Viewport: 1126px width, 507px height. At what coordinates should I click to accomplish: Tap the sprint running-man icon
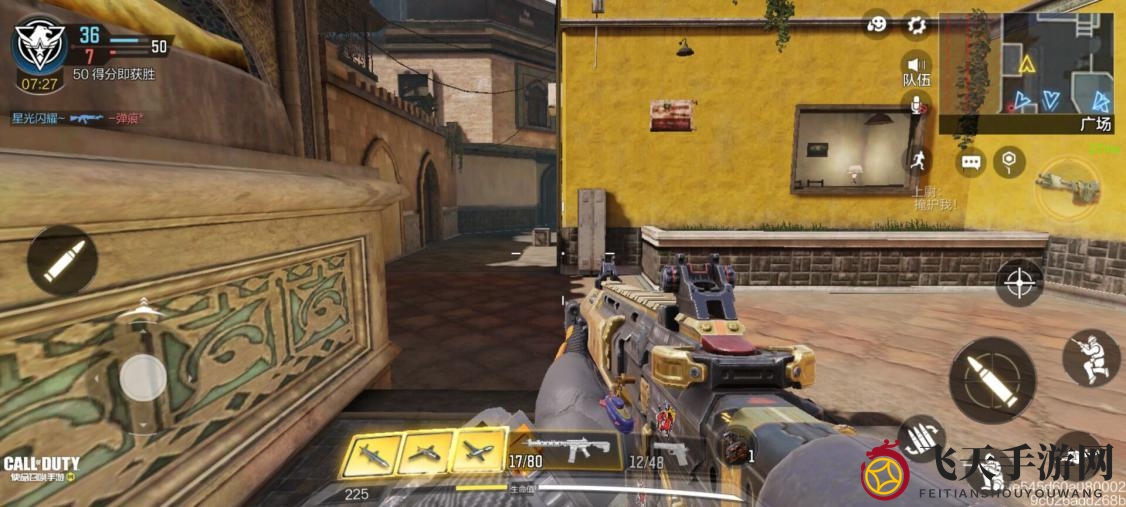[x=916, y=158]
